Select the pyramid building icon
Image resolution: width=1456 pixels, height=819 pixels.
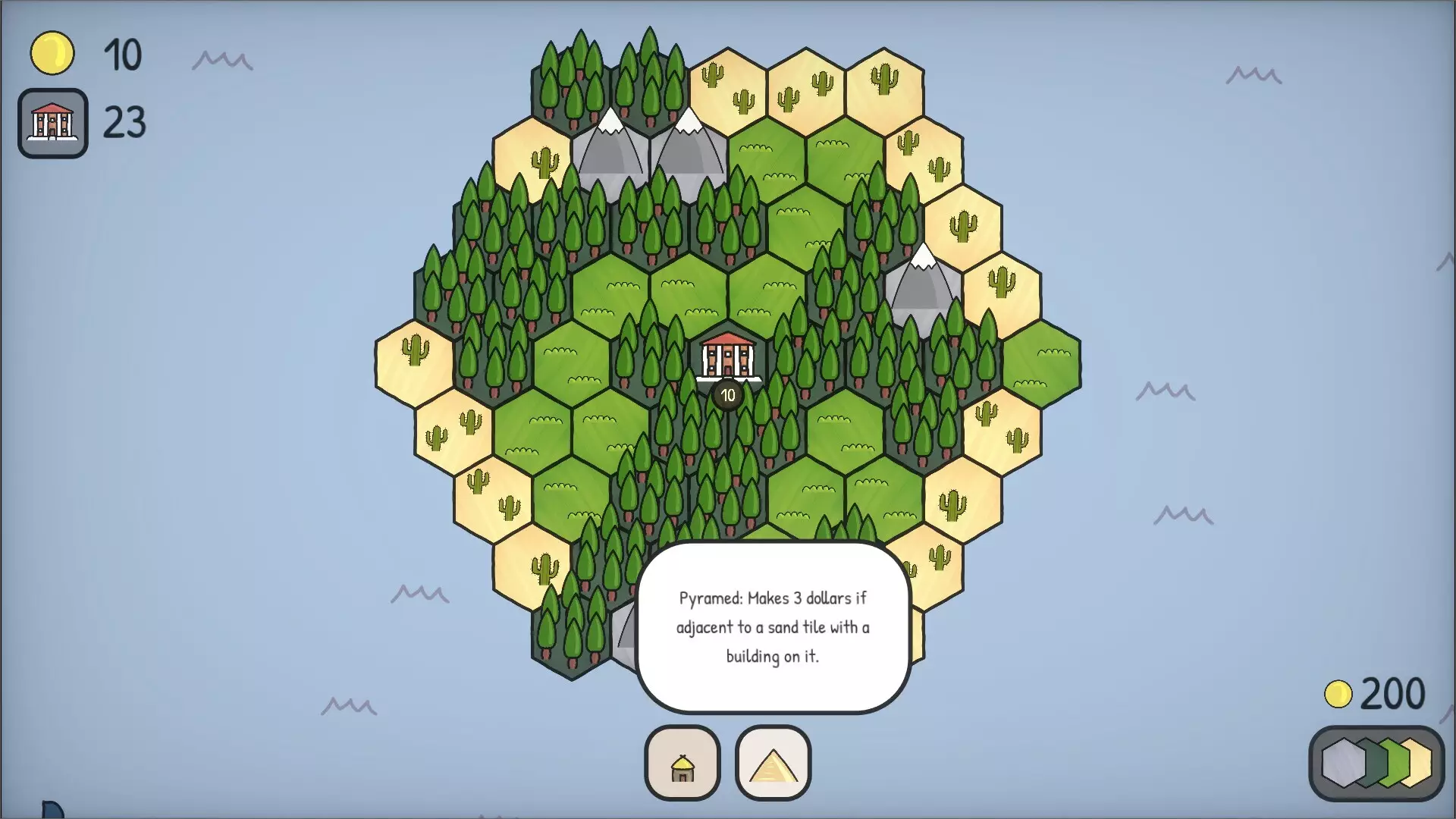(772, 763)
